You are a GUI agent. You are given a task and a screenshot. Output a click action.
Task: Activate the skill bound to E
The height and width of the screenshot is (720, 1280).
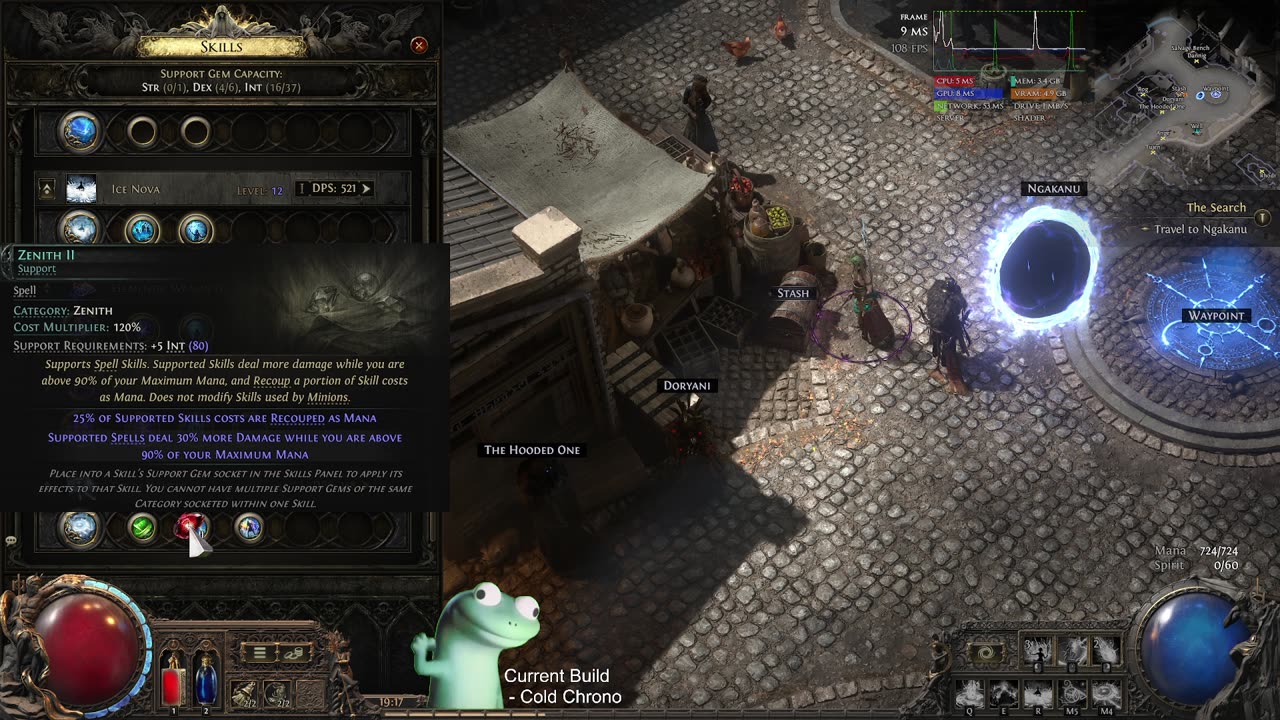coord(1003,692)
